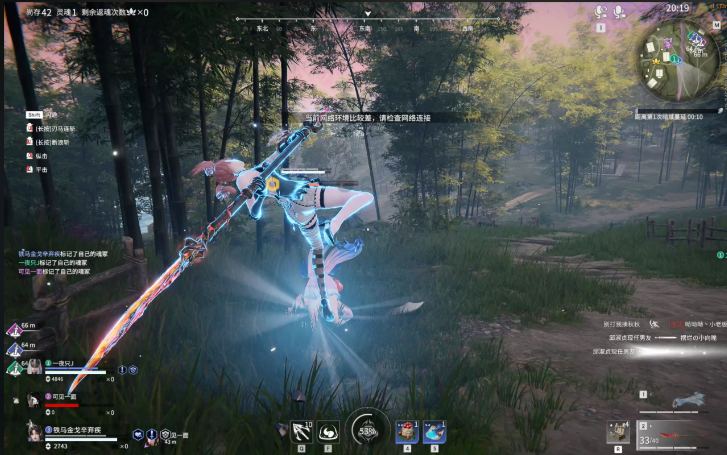Select the blue consumable item slot

[x=434, y=432]
